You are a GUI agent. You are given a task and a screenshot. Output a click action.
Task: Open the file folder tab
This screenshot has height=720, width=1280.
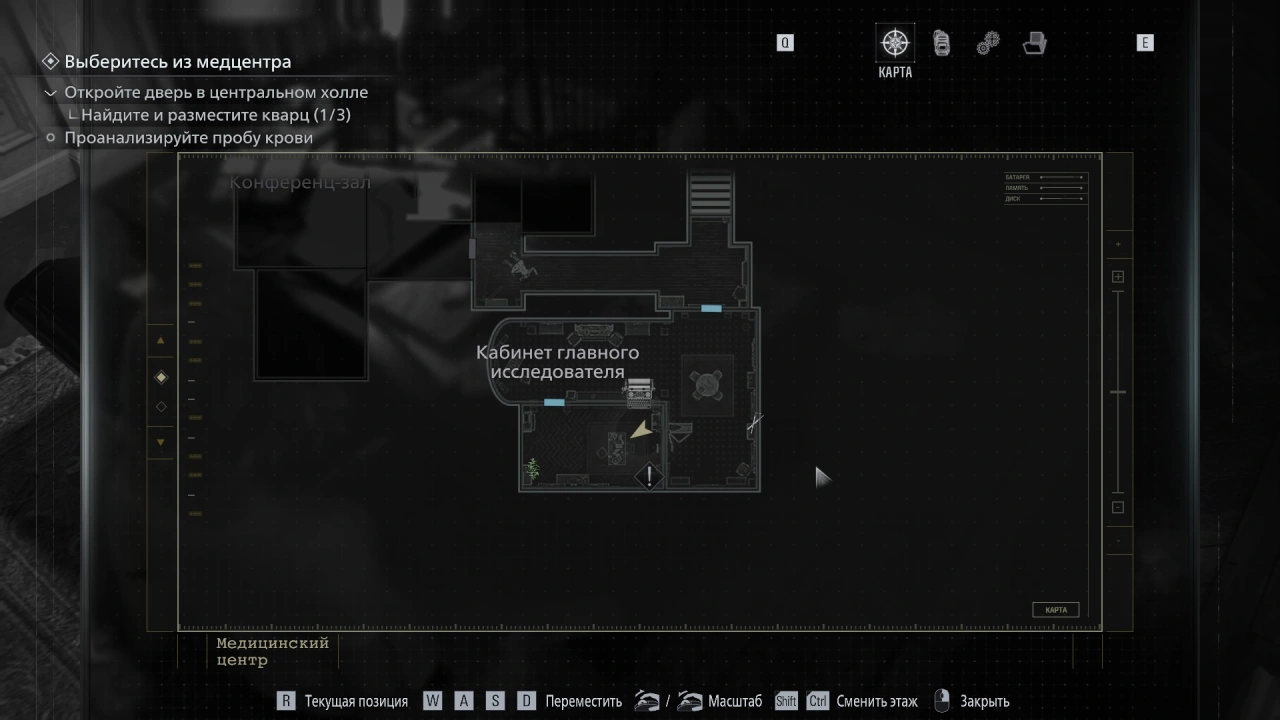point(1034,43)
